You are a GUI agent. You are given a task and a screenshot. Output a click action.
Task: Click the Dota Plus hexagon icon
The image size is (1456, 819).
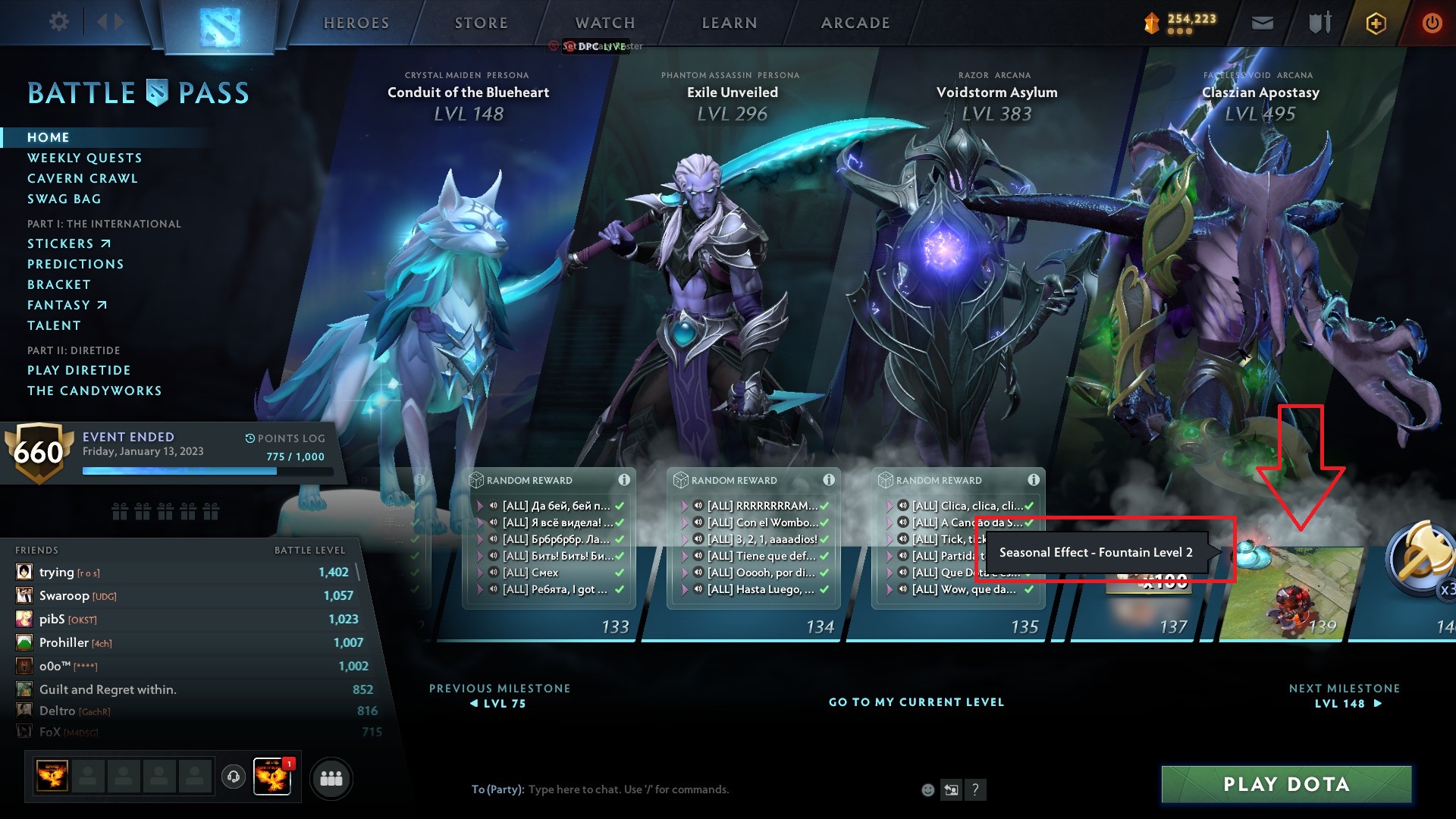(1375, 23)
